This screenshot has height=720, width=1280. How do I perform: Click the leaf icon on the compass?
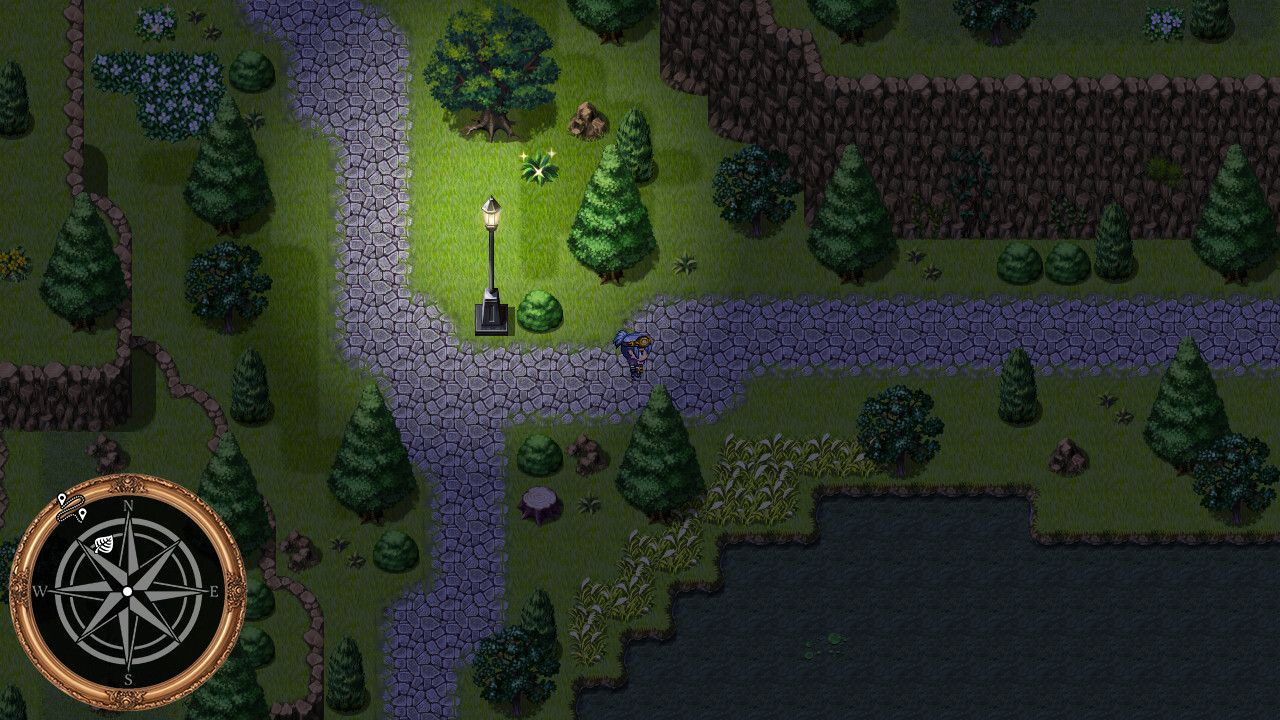coord(103,543)
